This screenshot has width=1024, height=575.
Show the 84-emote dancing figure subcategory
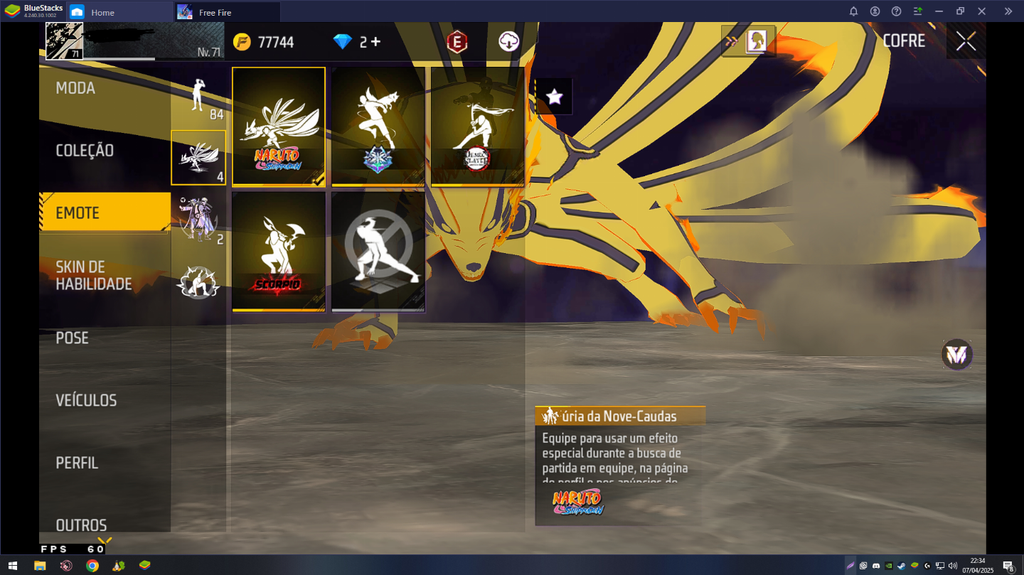[198, 99]
